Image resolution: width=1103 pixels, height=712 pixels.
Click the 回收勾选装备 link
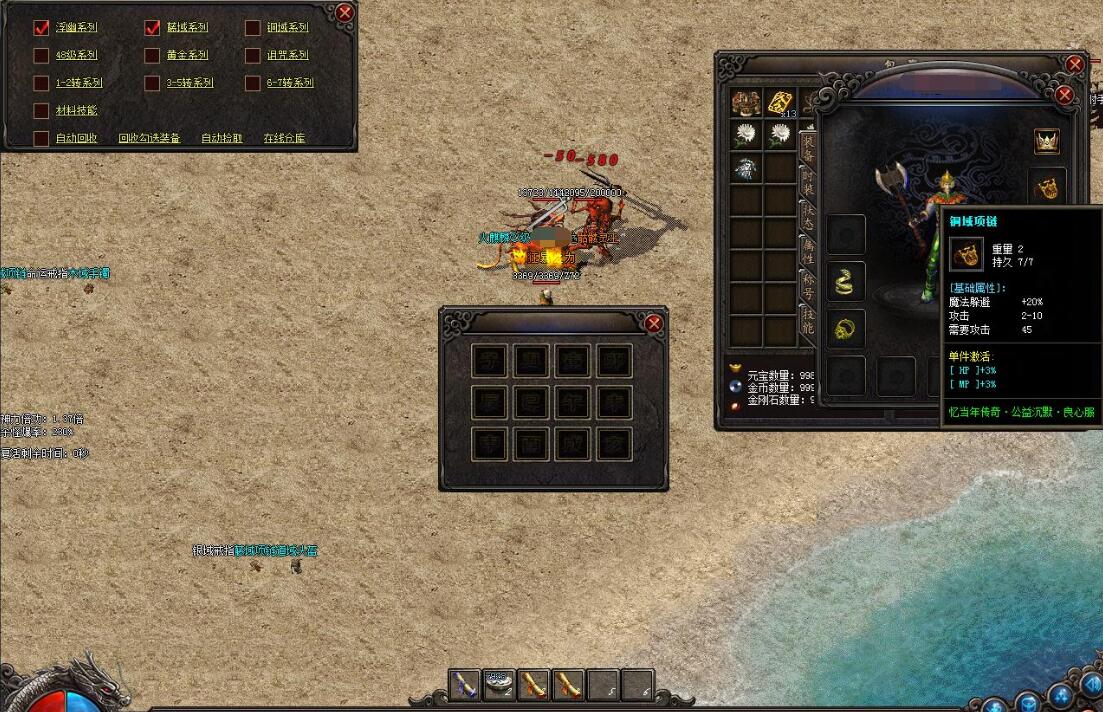[x=149, y=138]
